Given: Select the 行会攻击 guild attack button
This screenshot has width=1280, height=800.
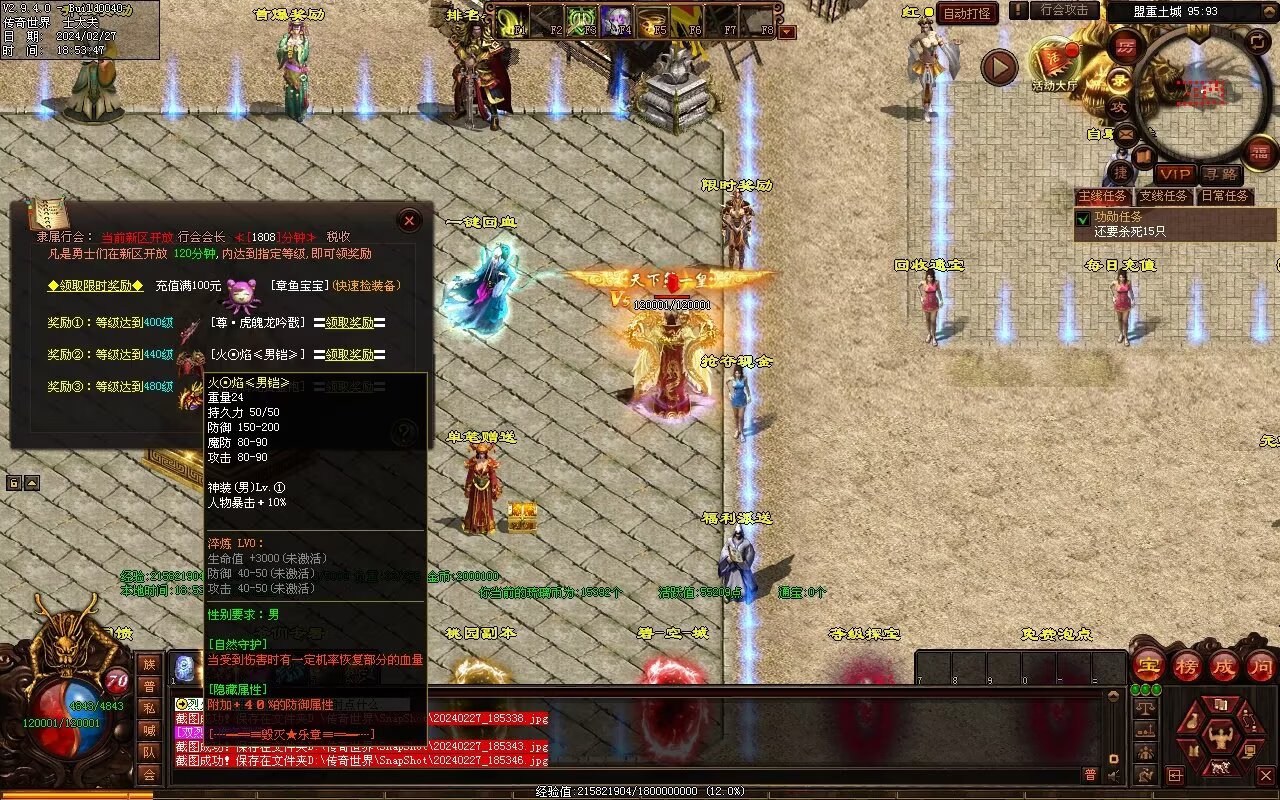Looking at the screenshot, I should (x=1064, y=10).
